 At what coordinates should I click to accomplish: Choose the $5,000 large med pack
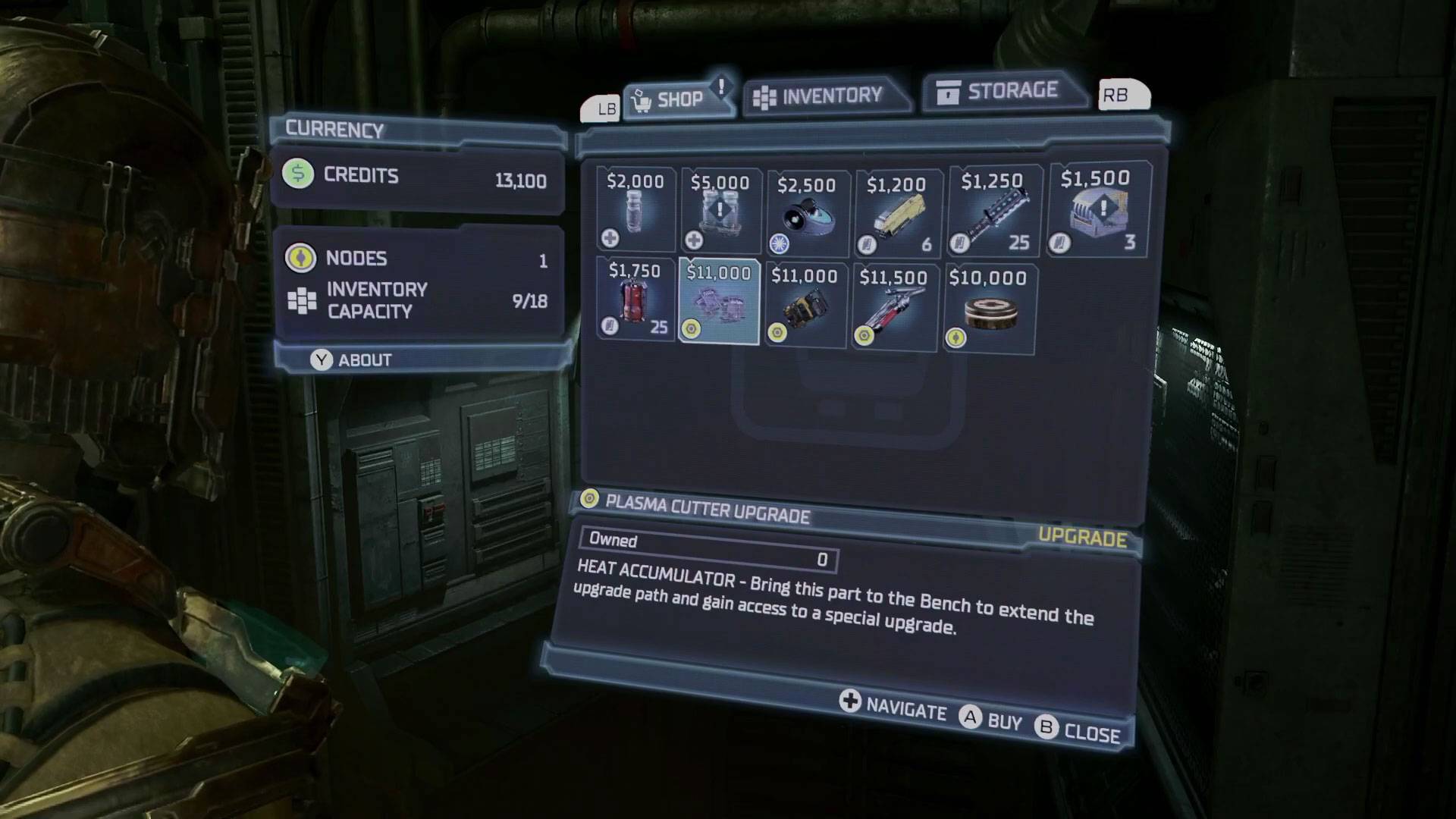(x=720, y=211)
